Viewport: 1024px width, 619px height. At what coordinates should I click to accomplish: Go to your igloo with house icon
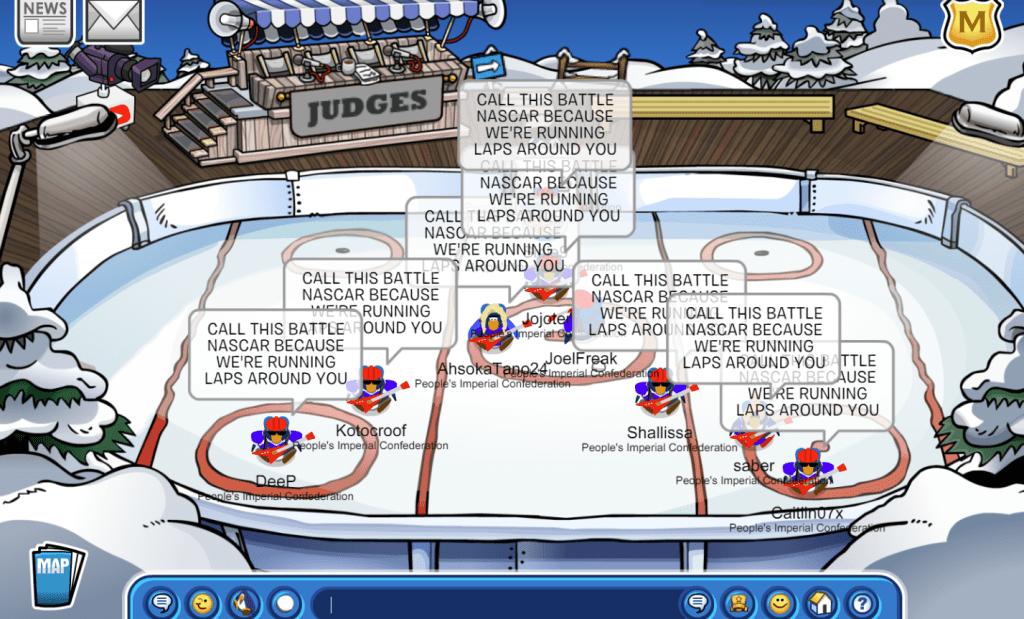tap(821, 603)
